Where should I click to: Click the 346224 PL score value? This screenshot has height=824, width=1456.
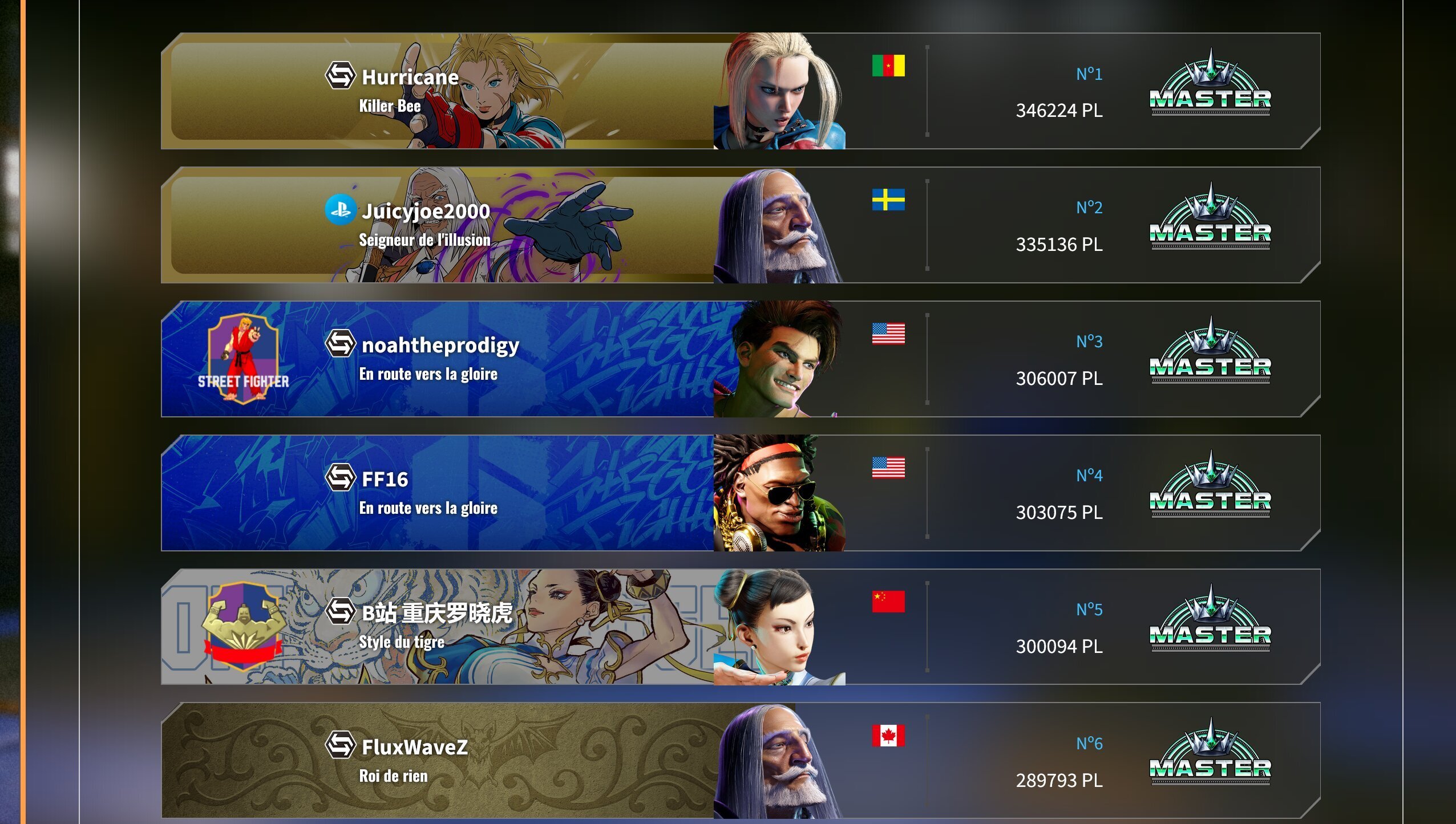point(1058,111)
